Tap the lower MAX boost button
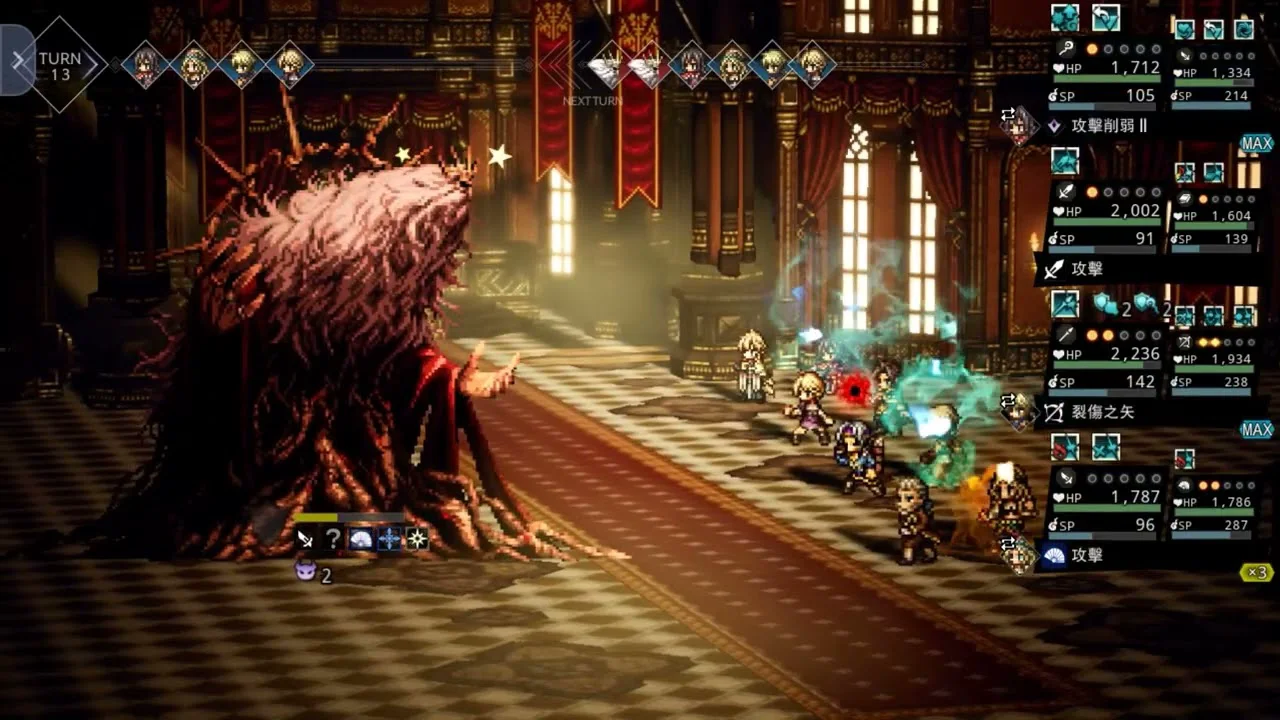 point(1256,430)
